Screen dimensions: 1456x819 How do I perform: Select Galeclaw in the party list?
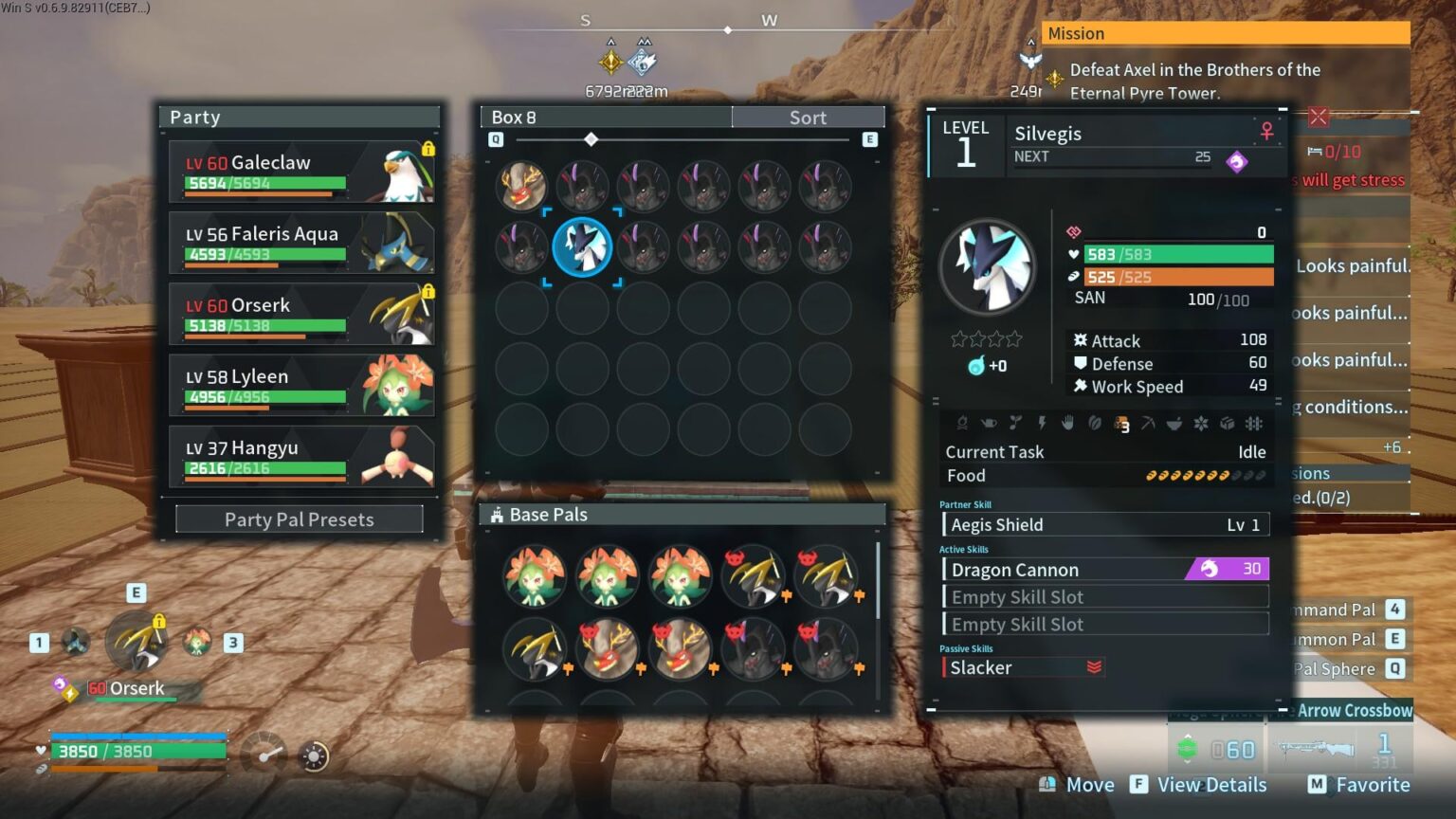coord(301,172)
